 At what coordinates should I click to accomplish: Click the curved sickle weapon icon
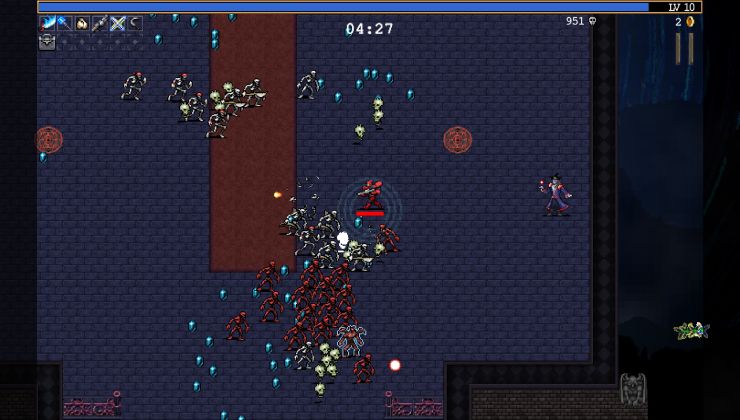[x=134, y=23]
